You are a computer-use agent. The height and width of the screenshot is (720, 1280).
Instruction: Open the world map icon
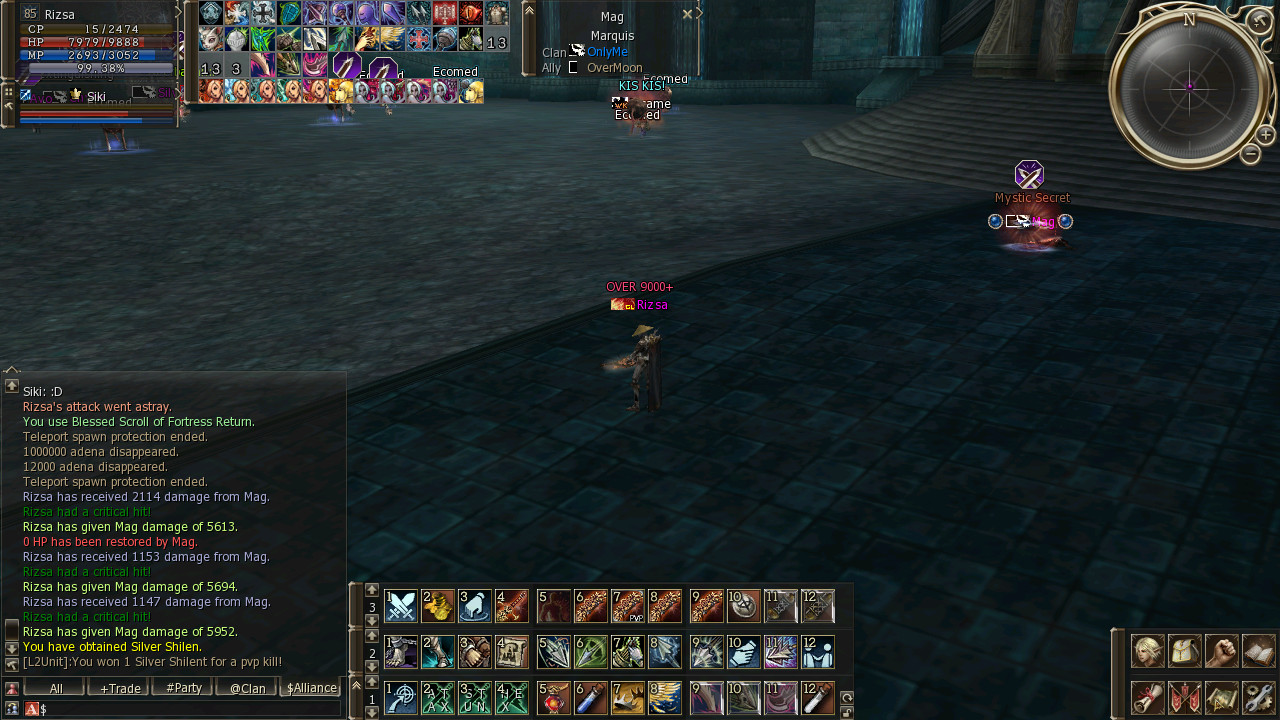pyautogui.click(x=1221, y=697)
